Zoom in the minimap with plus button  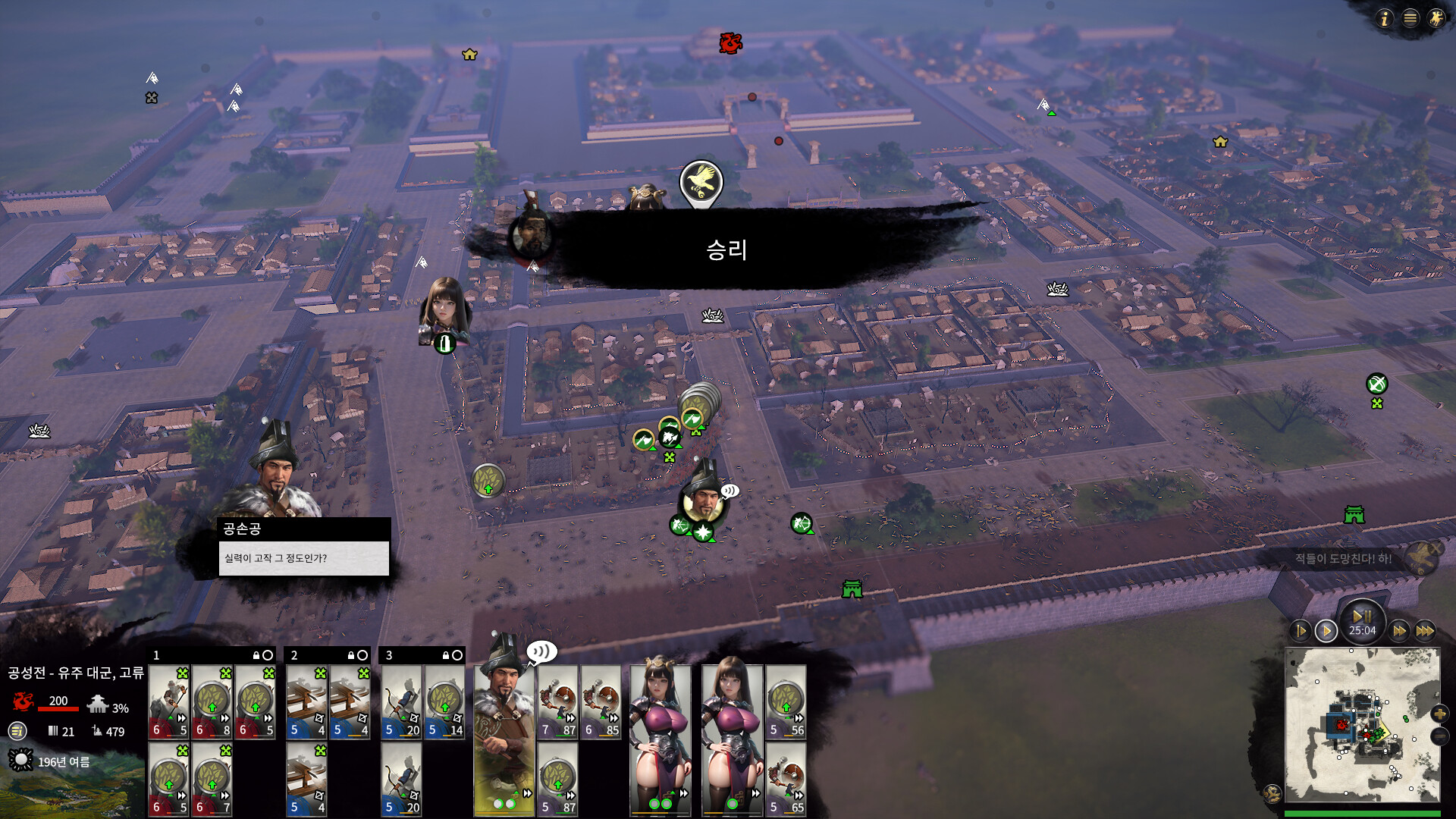(x=1439, y=714)
